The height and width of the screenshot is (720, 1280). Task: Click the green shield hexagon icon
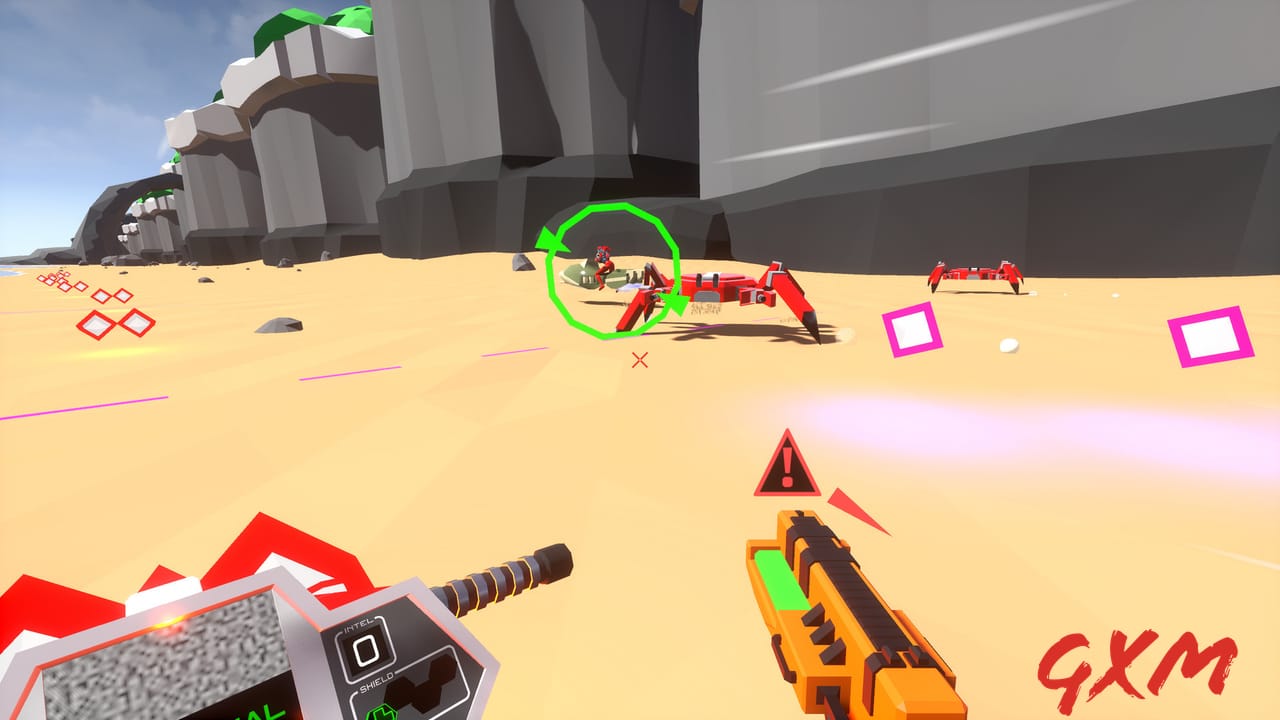click(x=380, y=712)
